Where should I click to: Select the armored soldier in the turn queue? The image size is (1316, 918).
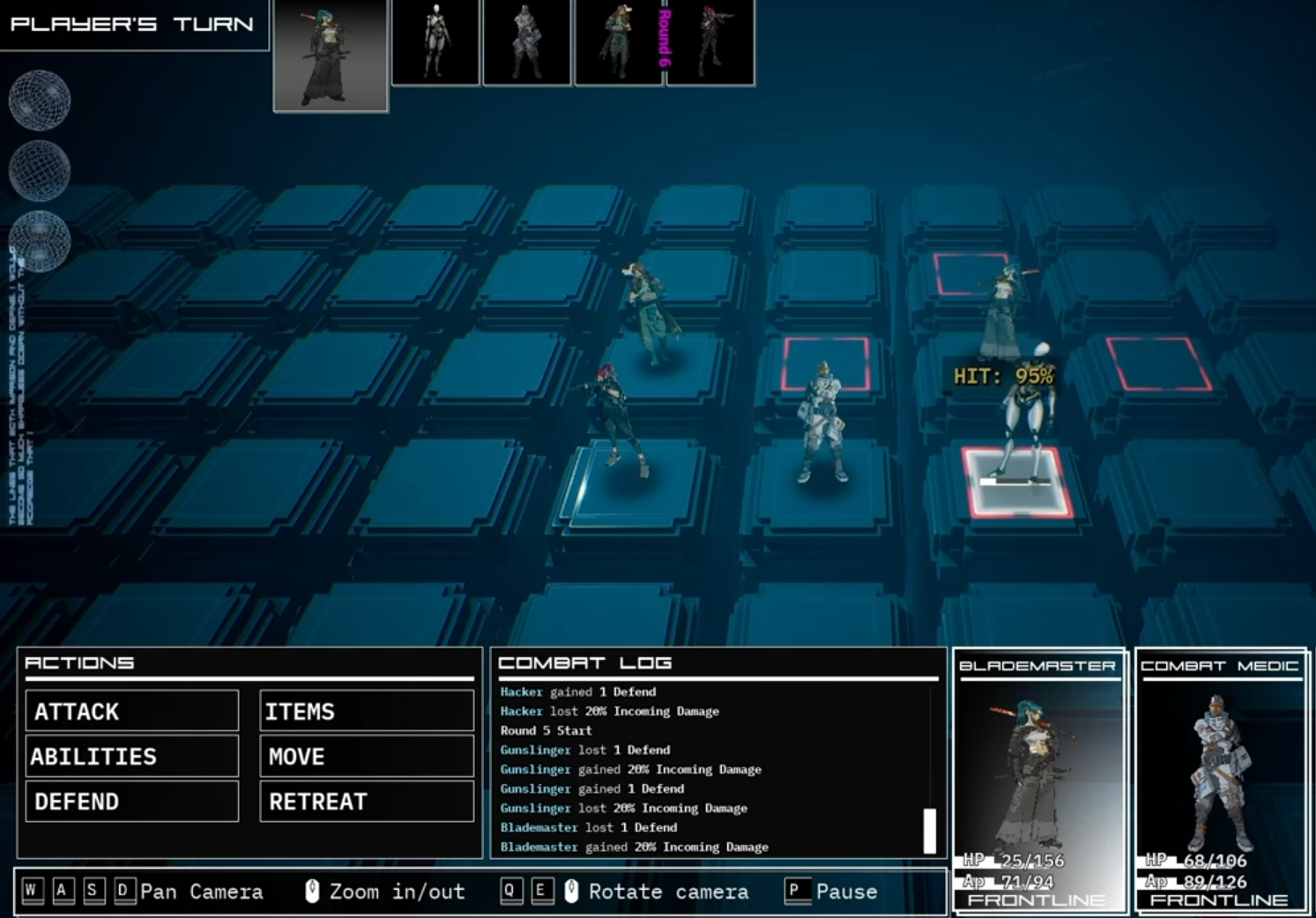coord(526,41)
